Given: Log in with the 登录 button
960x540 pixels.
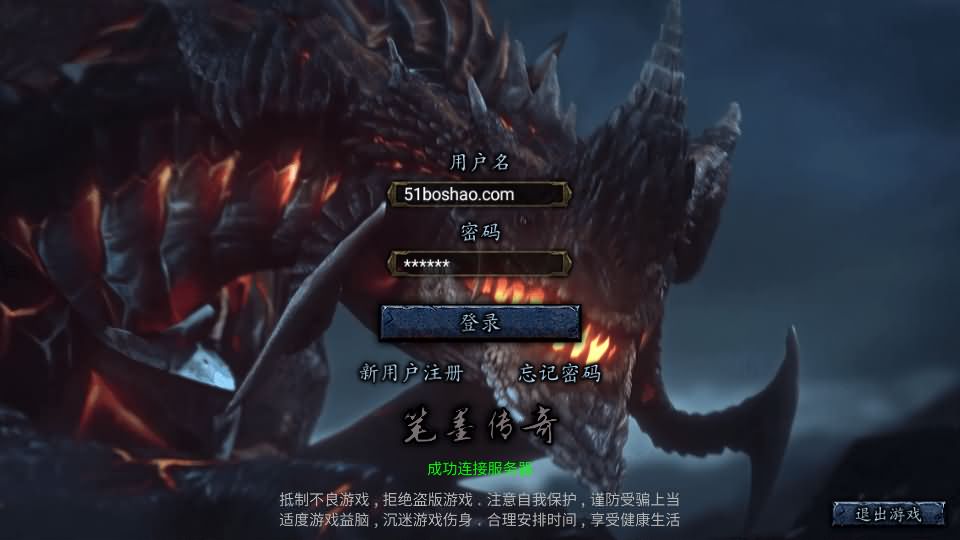Looking at the screenshot, I should click(x=480, y=323).
